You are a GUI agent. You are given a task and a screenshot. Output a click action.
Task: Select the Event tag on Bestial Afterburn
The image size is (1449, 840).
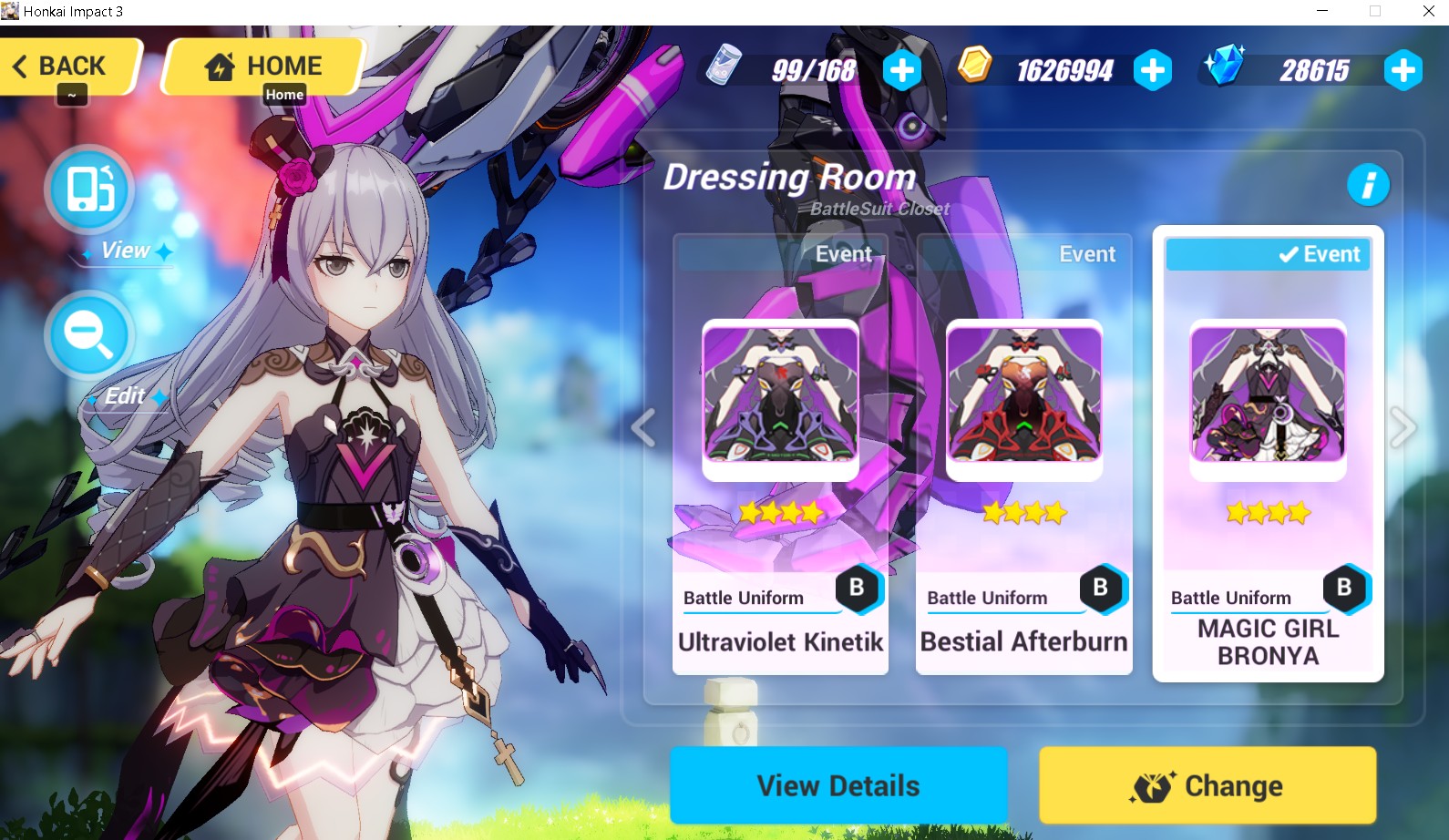click(1086, 254)
